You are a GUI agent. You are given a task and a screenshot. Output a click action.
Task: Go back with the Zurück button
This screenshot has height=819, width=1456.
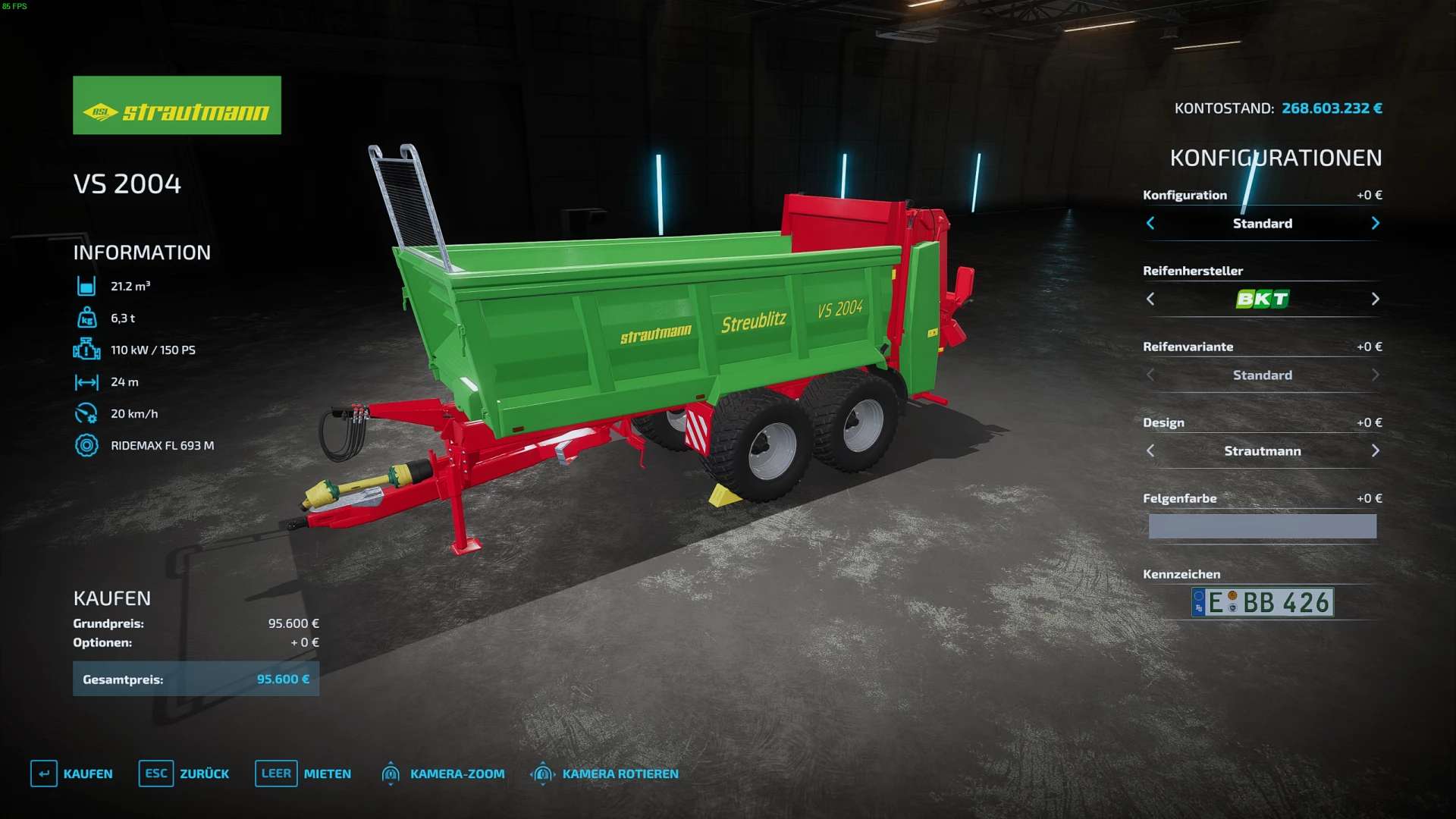click(184, 773)
